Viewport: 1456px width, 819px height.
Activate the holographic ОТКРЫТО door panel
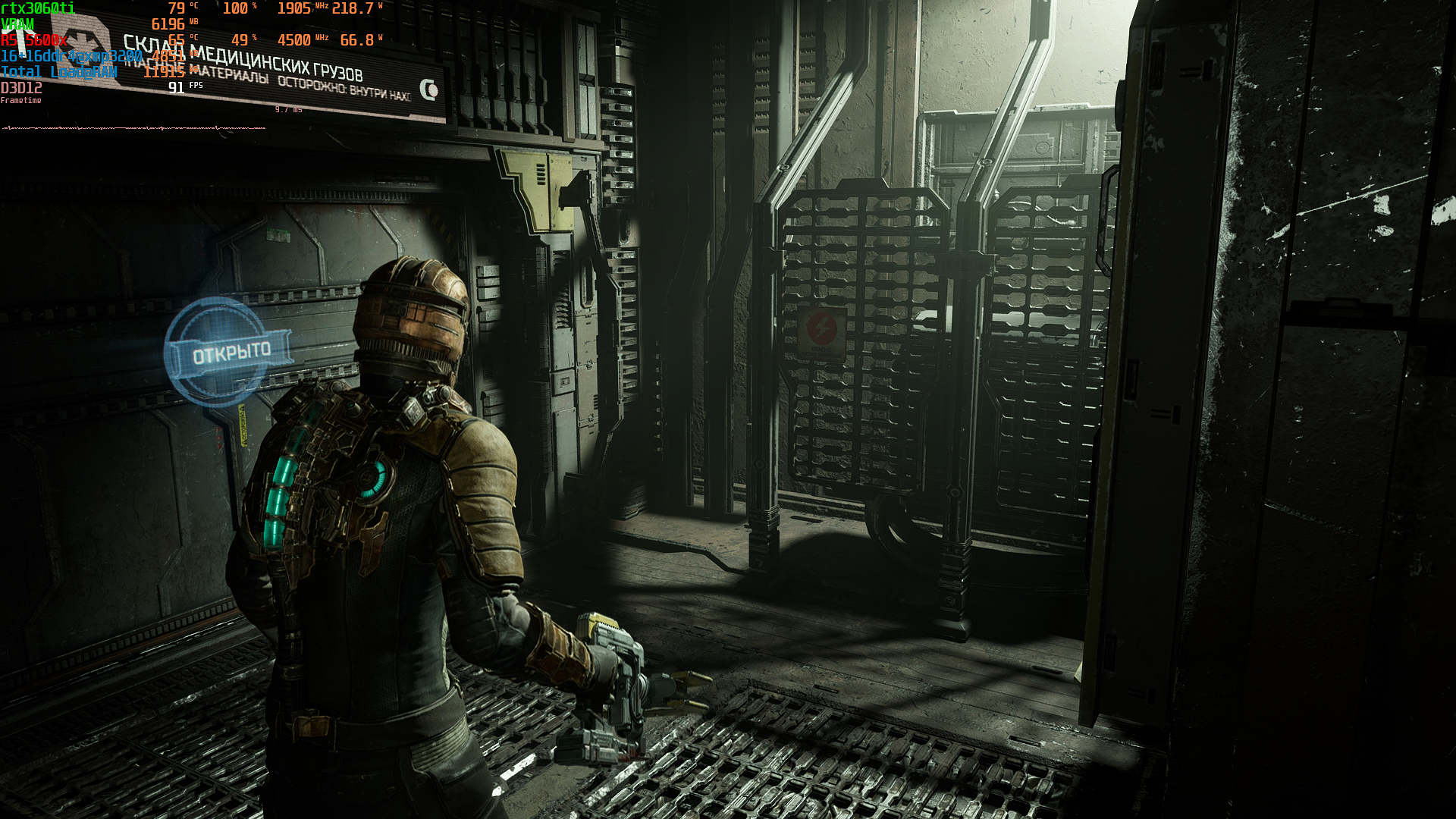point(230,353)
